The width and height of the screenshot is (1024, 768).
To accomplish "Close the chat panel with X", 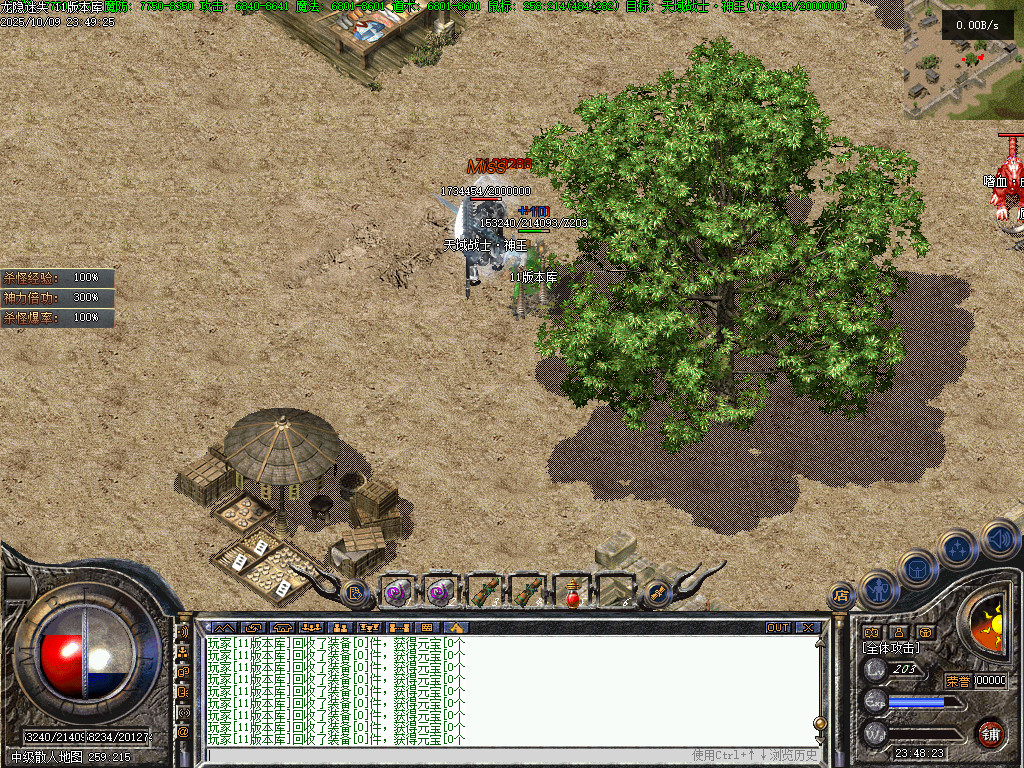I will tap(808, 628).
